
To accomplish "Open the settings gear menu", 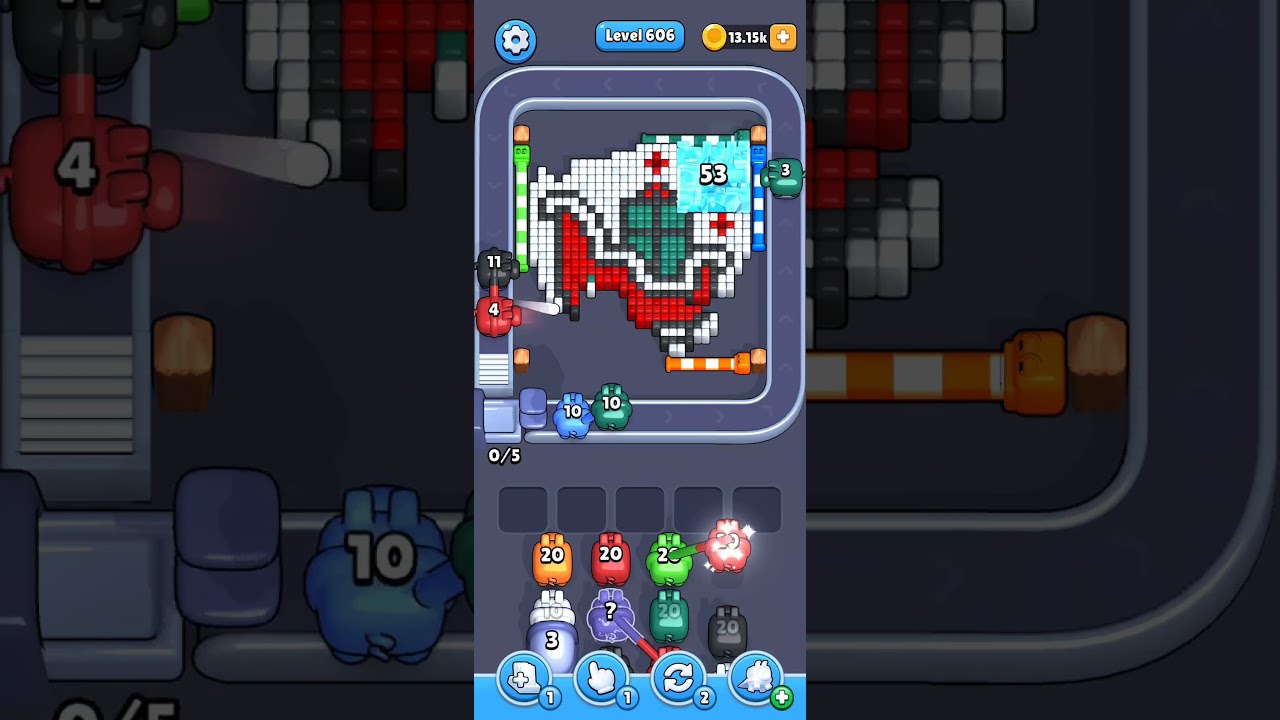I will coord(517,38).
